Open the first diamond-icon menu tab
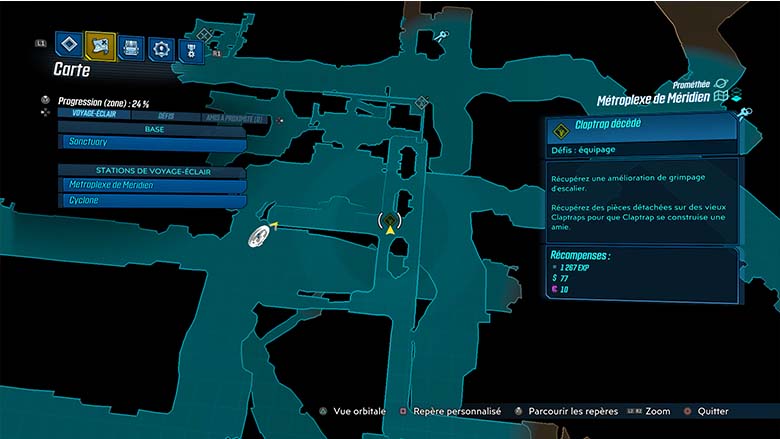Screen dimensions: 780x439 pos(68,46)
